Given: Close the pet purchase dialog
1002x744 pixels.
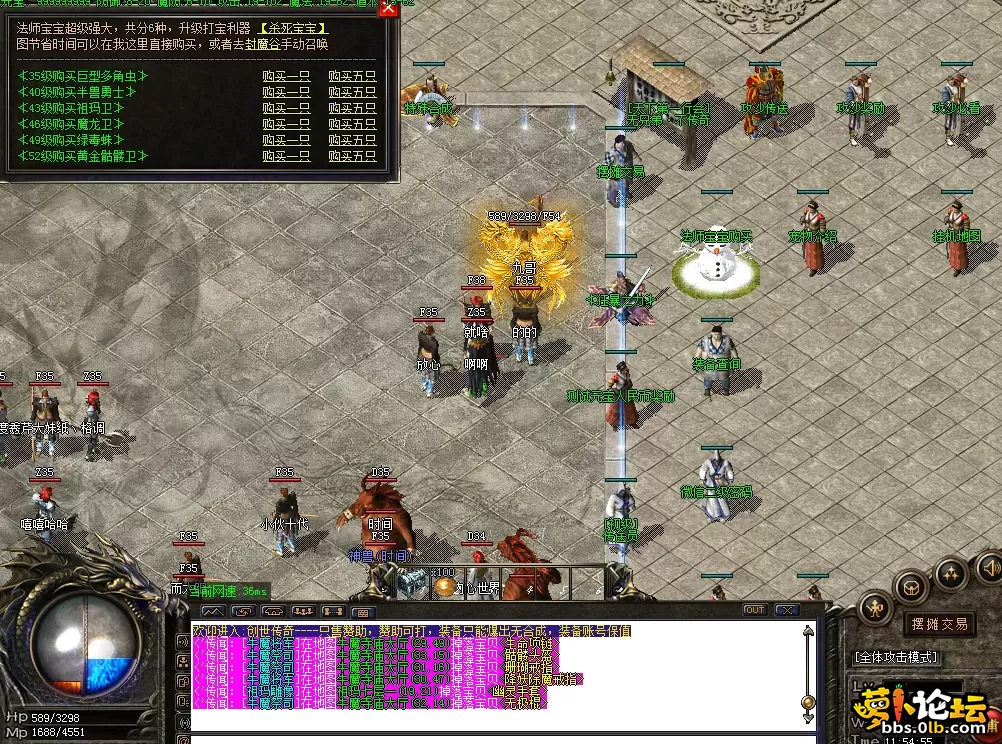Looking at the screenshot, I should pyautogui.click(x=387, y=6).
